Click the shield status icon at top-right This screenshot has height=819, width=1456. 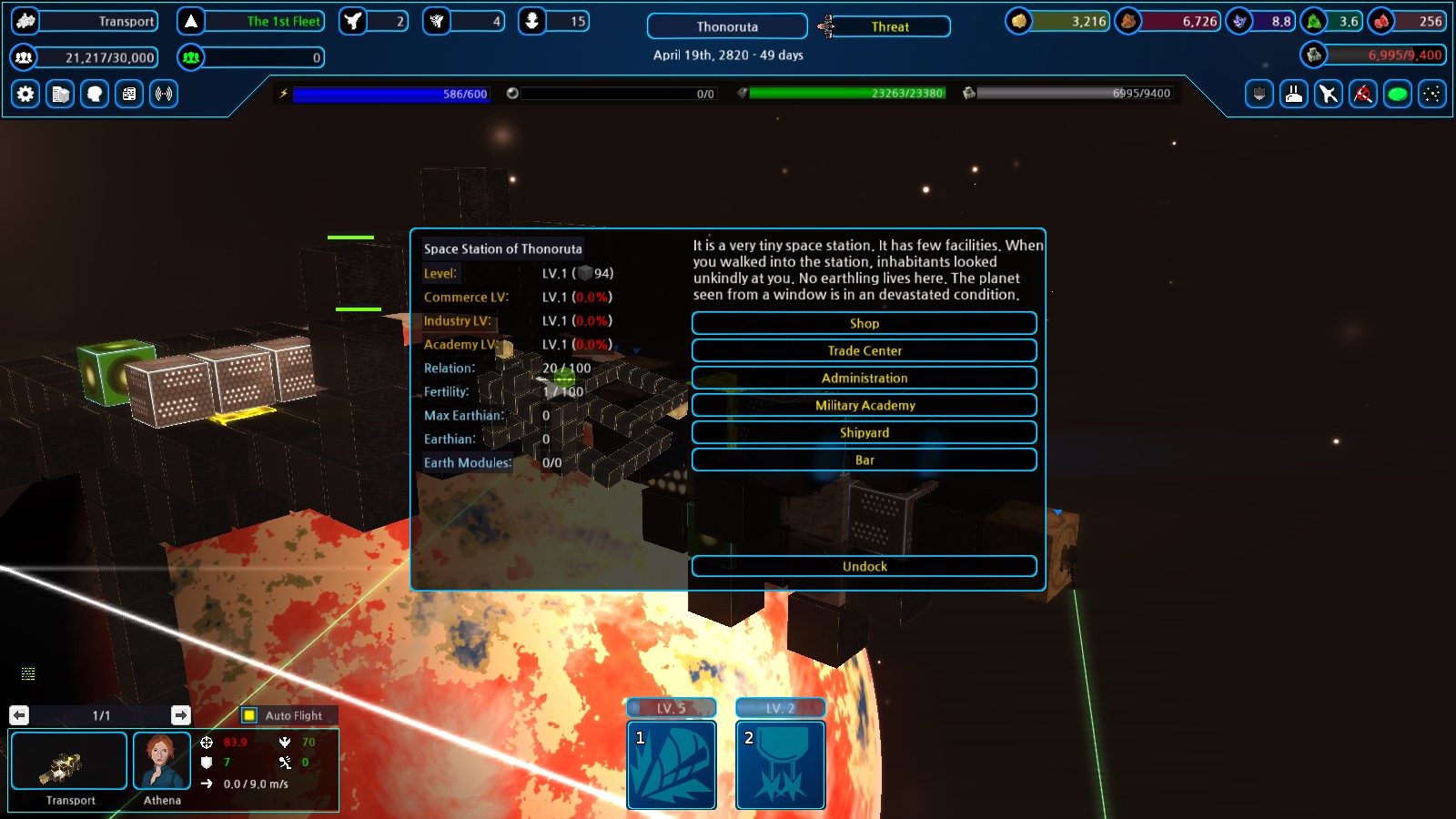click(x=1259, y=94)
